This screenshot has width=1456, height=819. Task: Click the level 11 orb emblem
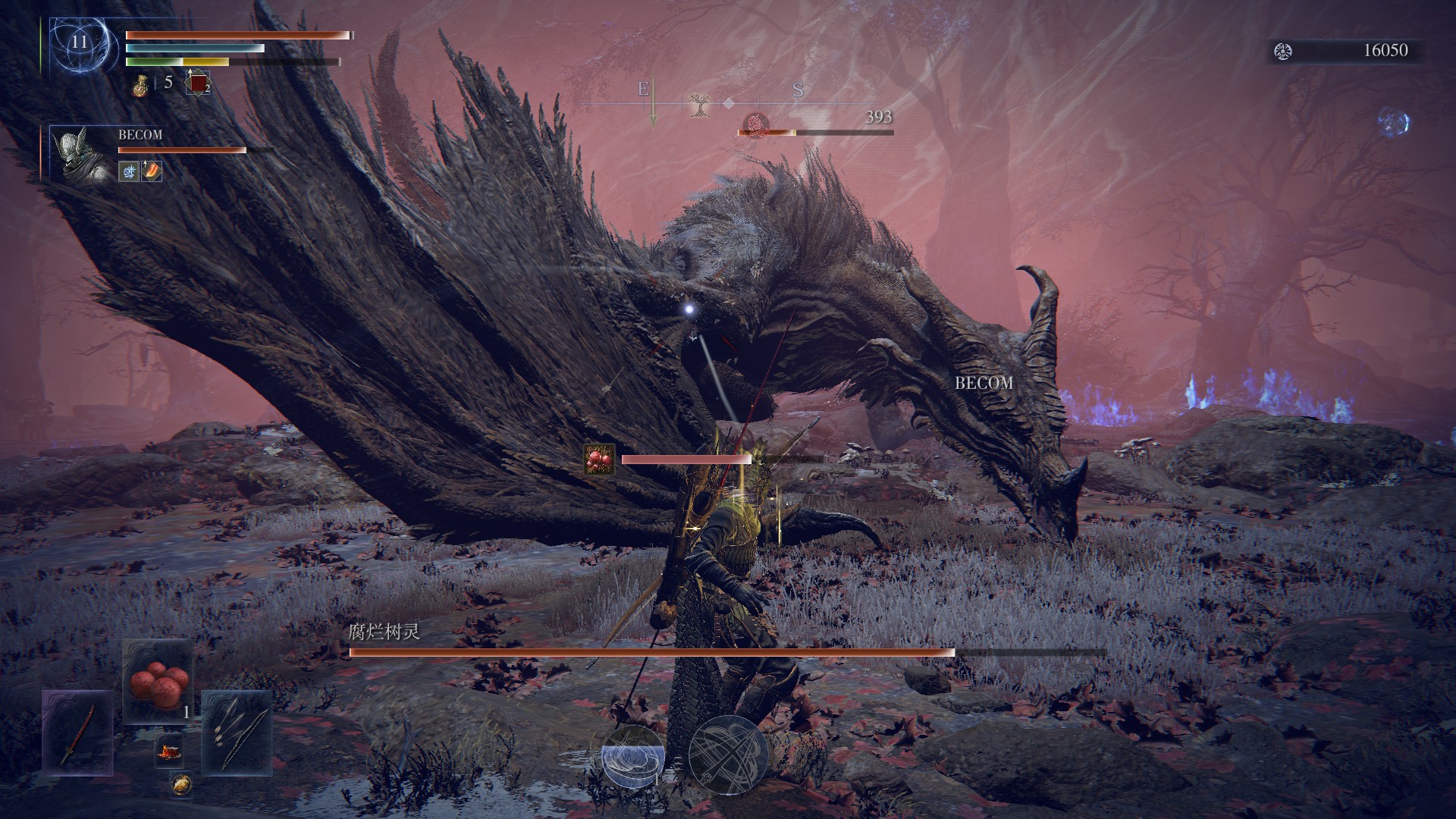(80, 43)
